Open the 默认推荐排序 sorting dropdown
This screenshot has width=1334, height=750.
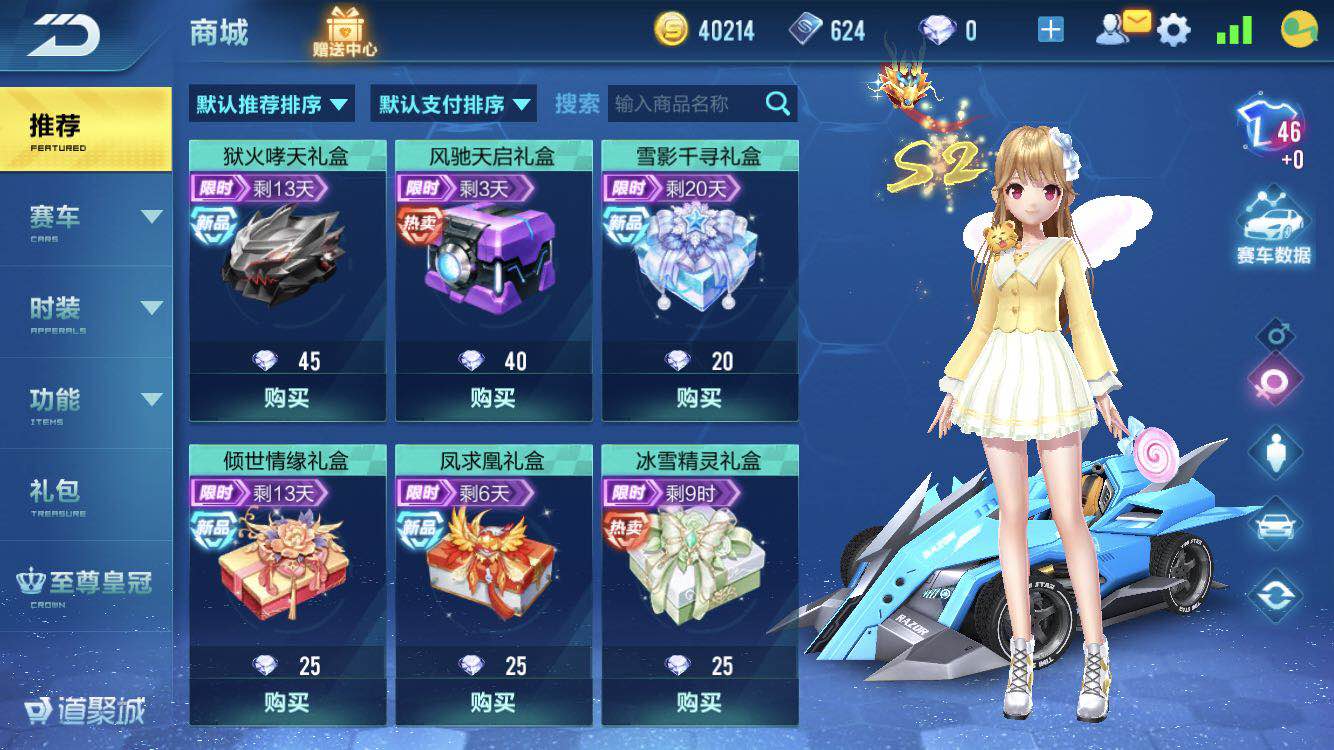[x=270, y=103]
